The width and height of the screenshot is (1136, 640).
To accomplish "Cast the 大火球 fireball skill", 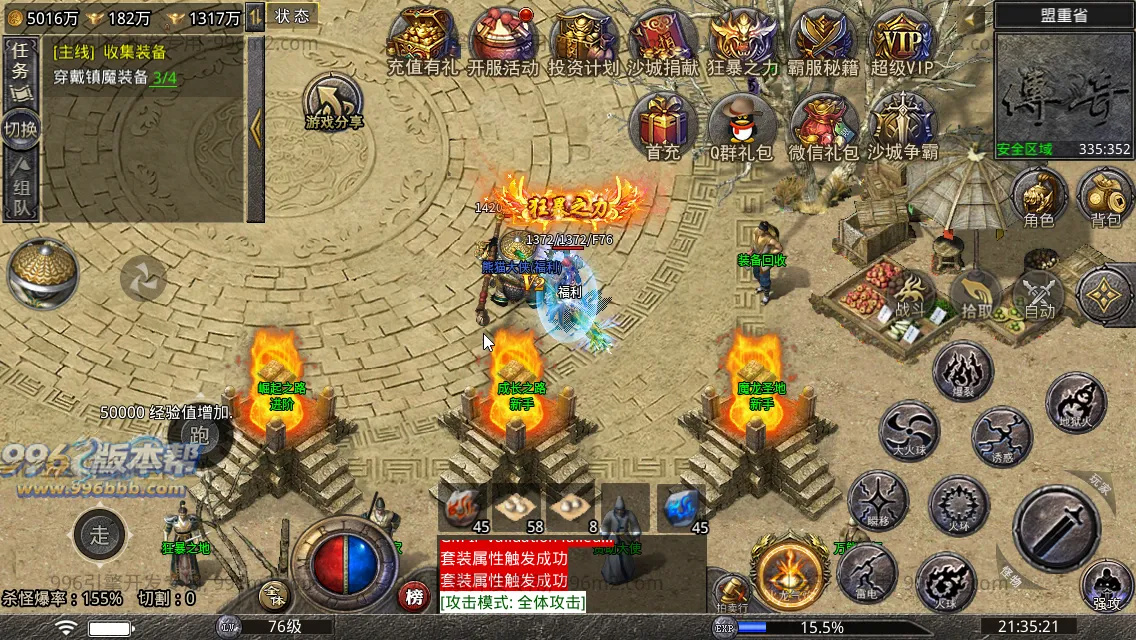I will pos(909,431).
